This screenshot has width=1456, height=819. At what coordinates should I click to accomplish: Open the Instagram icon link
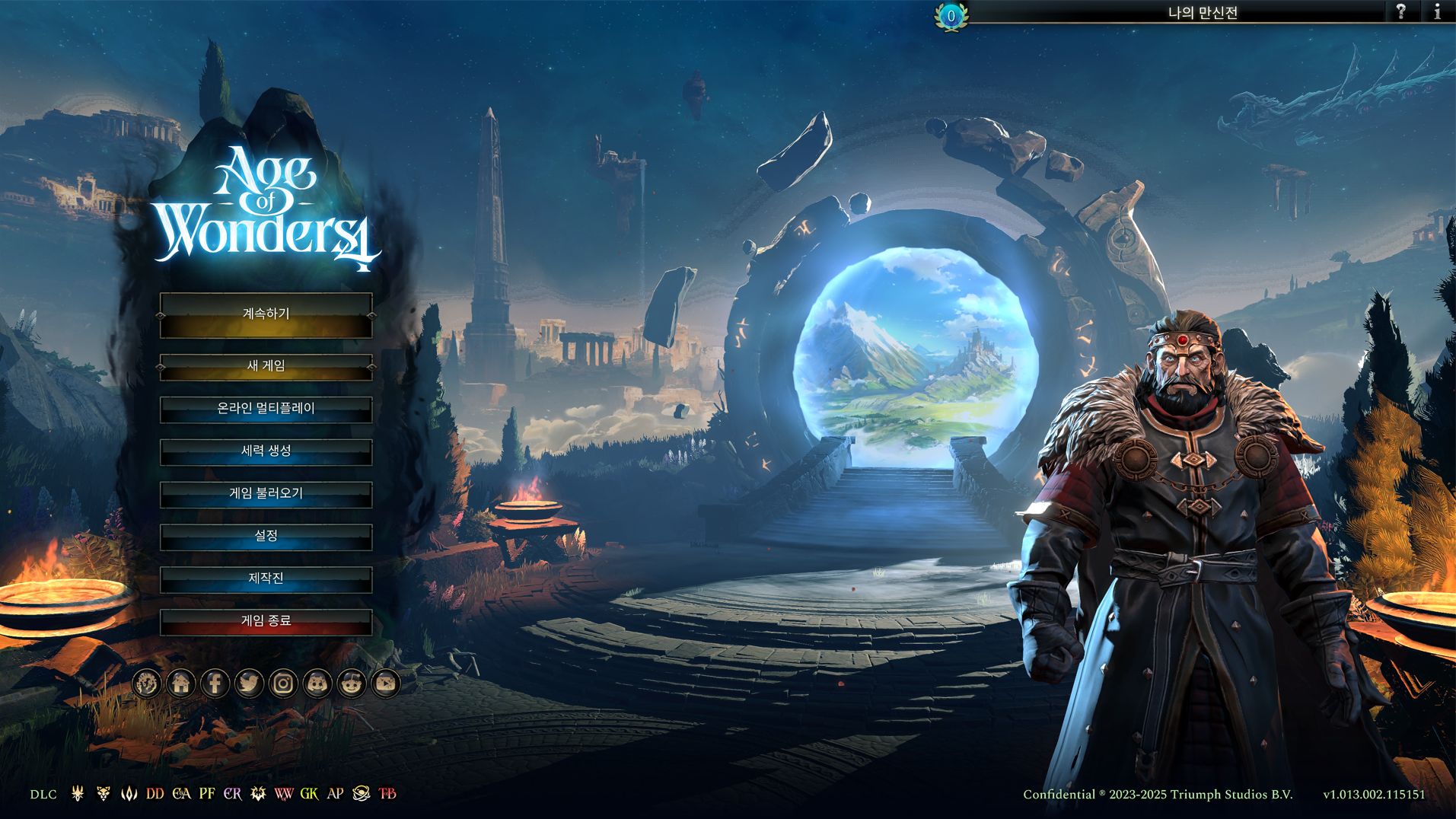[x=283, y=684]
